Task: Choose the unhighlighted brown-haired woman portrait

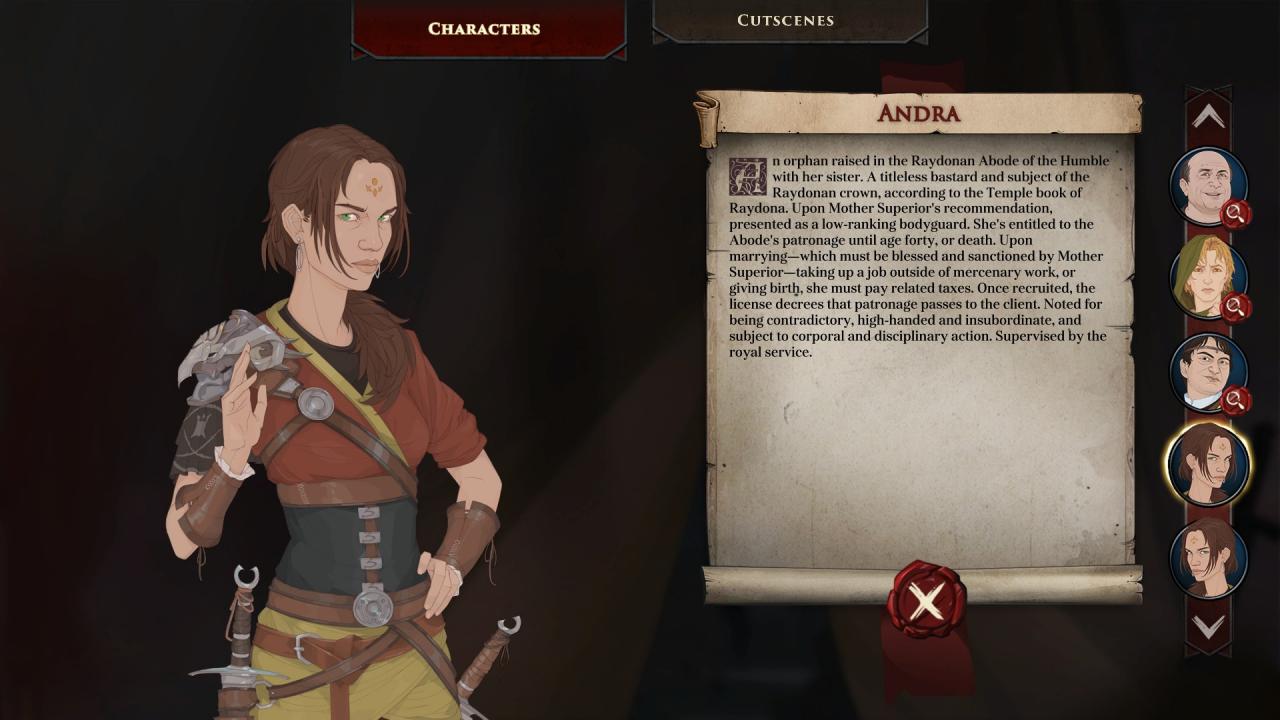Action: tap(1208, 557)
